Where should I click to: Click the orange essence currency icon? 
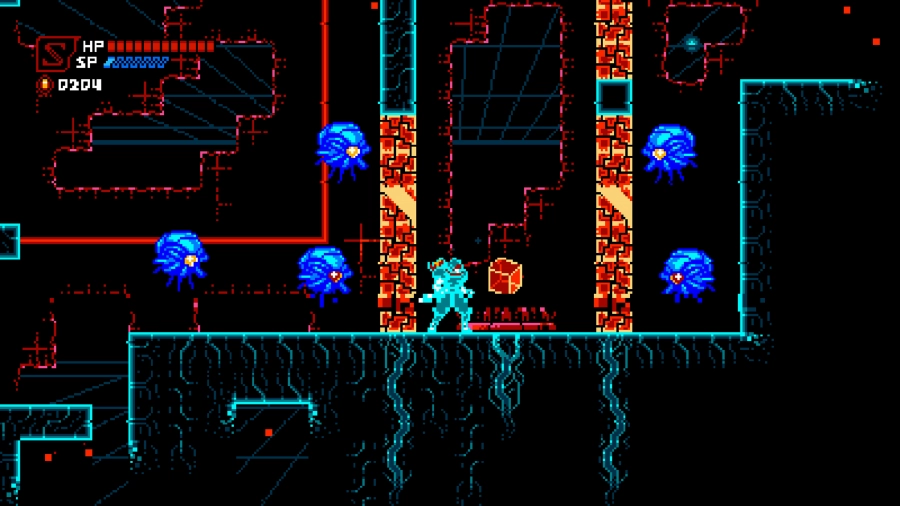[x=45, y=85]
